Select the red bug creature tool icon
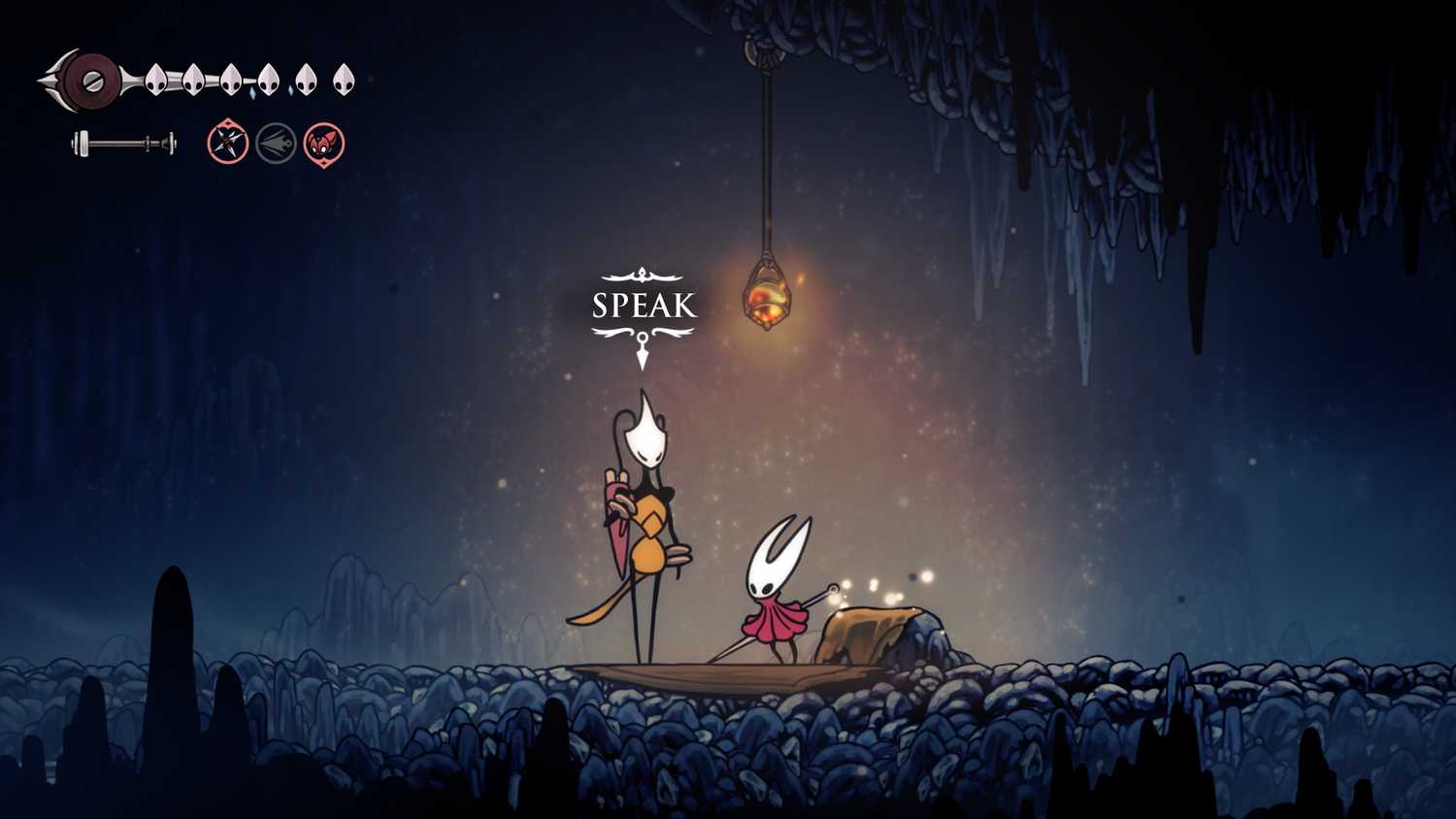The width and height of the screenshot is (1456, 819). click(324, 144)
